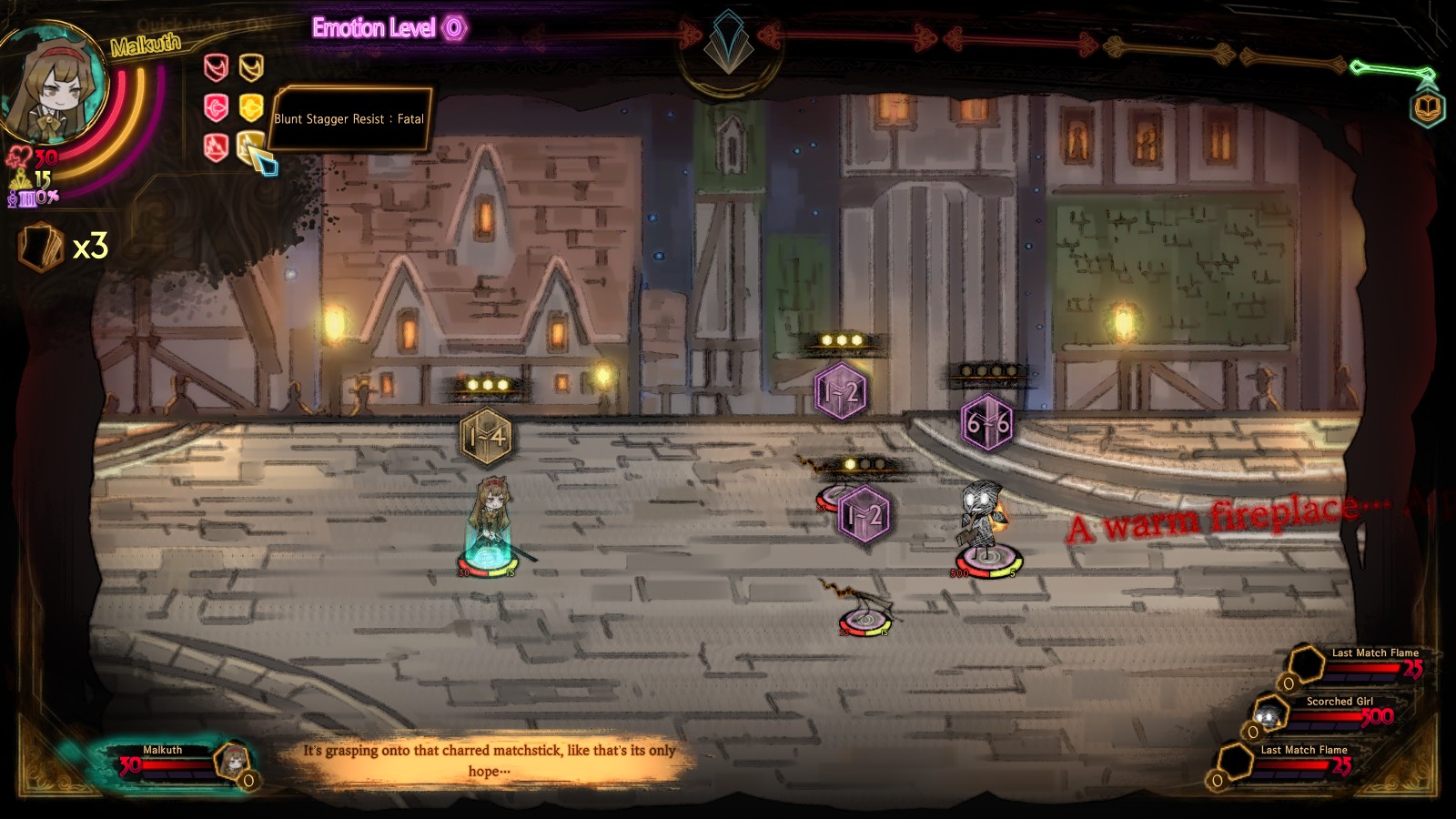This screenshot has height=819, width=1456.
Task: Inspect the red Blunt HP resistance icon
Action: coord(216,146)
